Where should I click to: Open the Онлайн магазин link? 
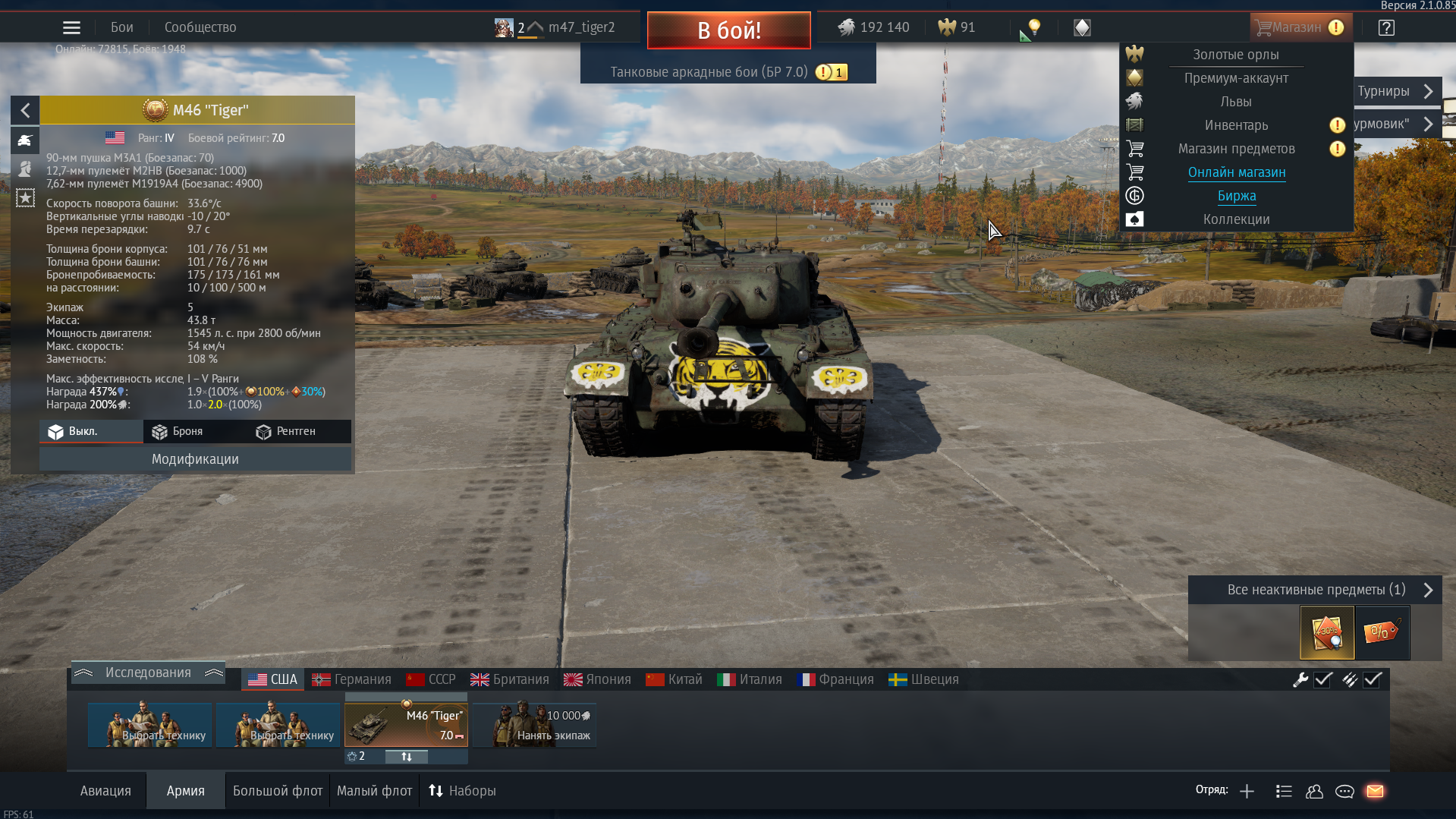(x=1236, y=172)
